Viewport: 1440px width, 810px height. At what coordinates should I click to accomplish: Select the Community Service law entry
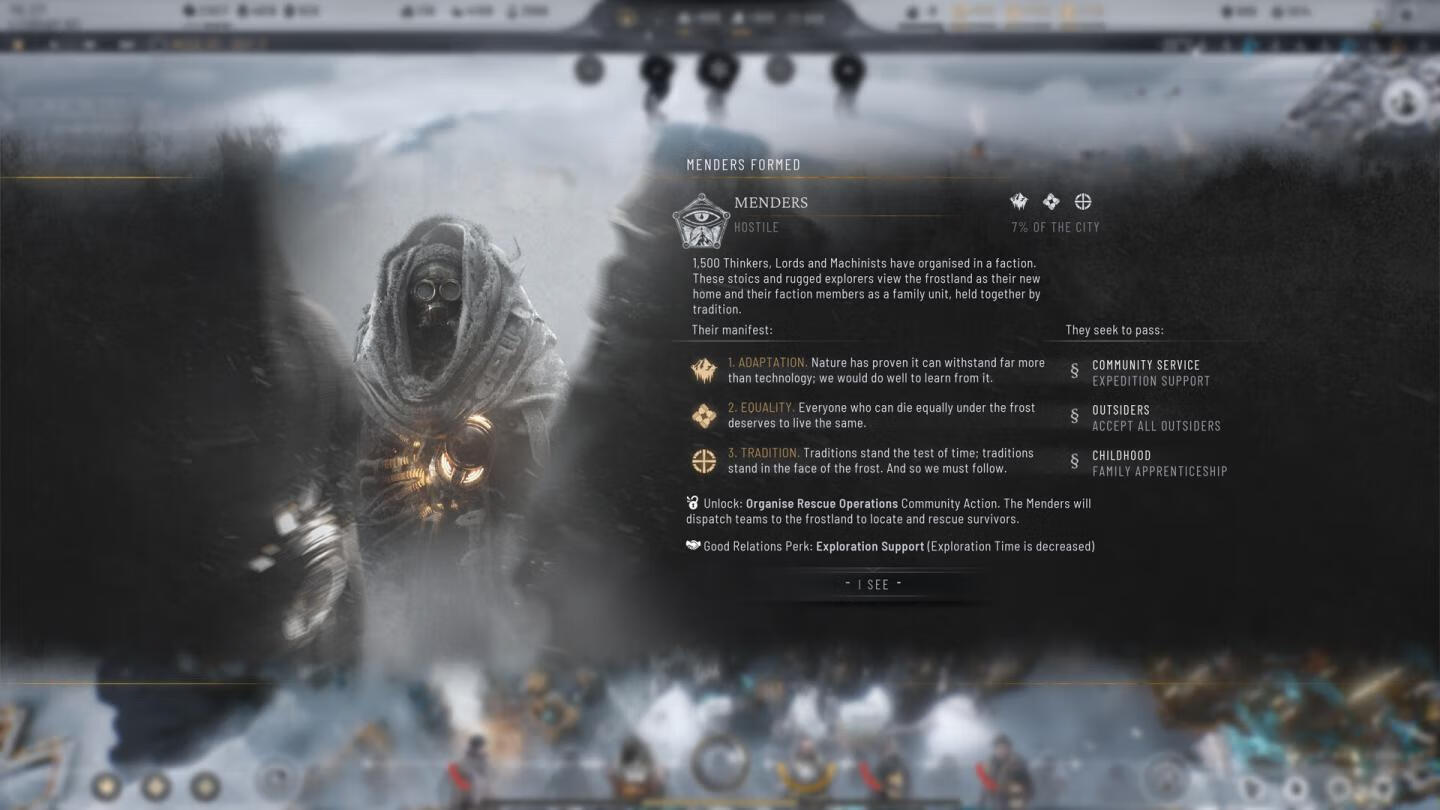pos(1145,372)
